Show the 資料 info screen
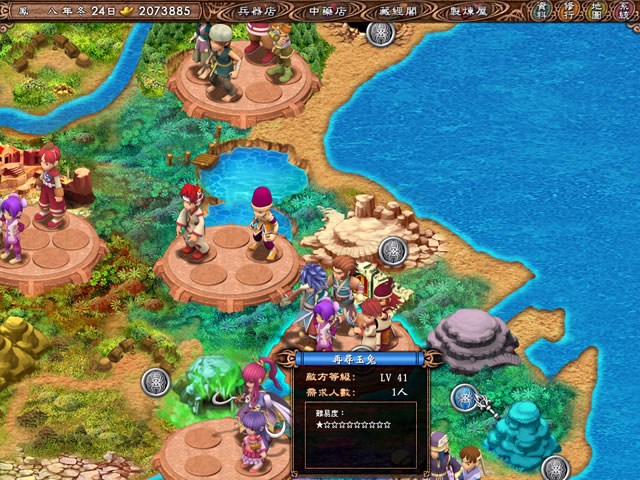640x480 pixels. point(542,11)
